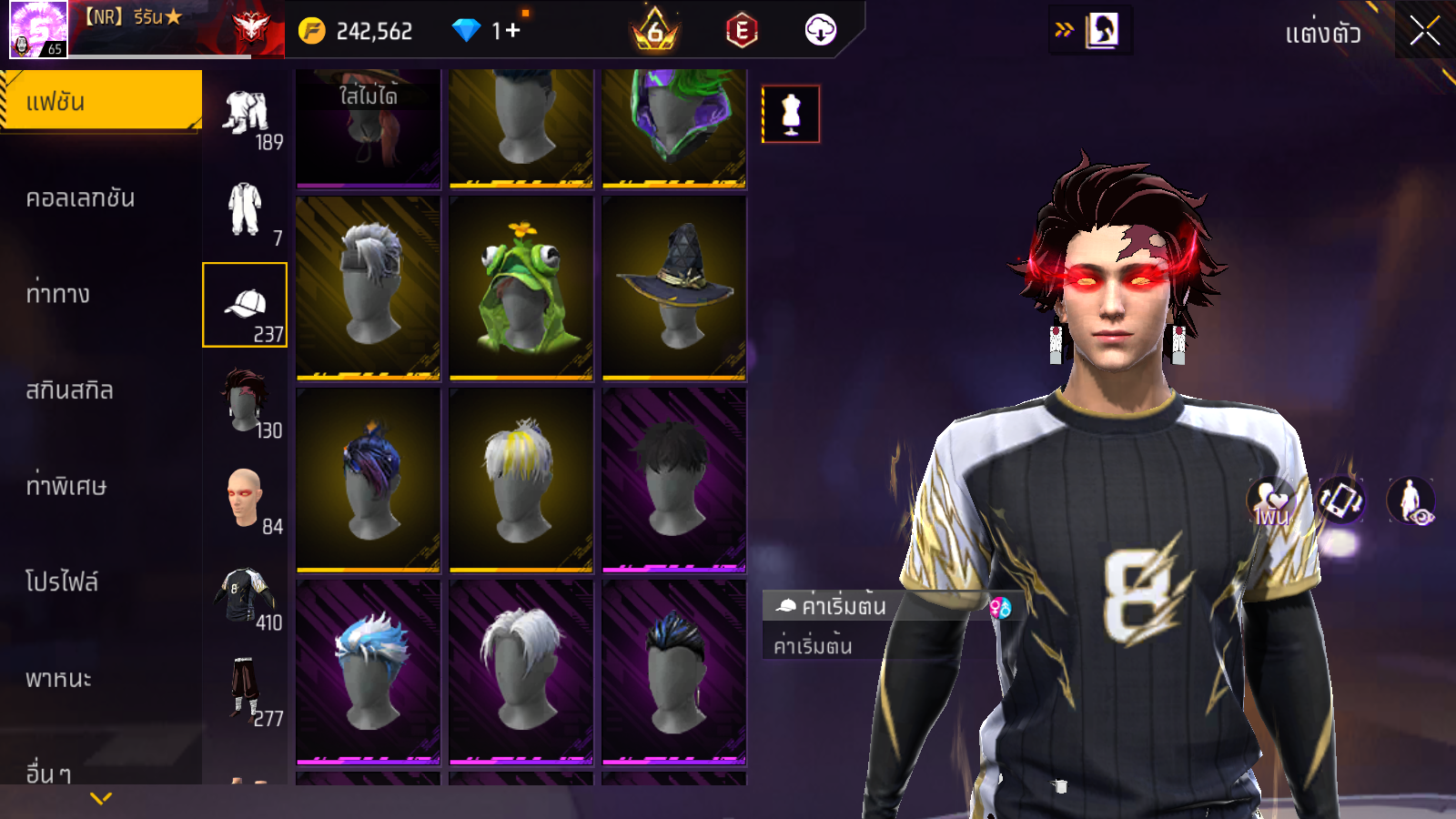Screen dimensions: 1456x819
Task: Open the cloud download icon
Action: (x=820, y=31)
